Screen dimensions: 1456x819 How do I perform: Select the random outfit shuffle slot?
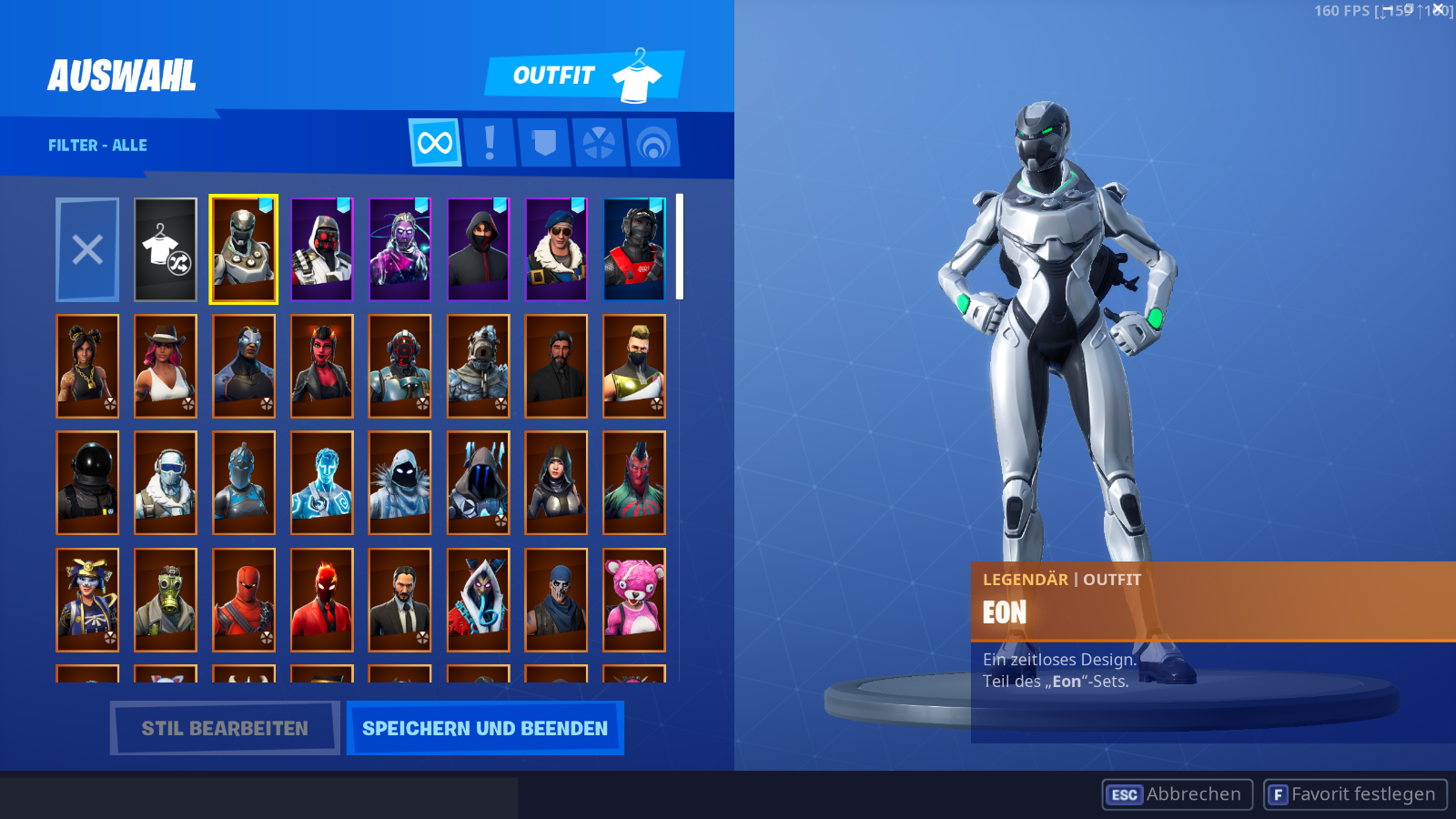[x=165, y=248]
